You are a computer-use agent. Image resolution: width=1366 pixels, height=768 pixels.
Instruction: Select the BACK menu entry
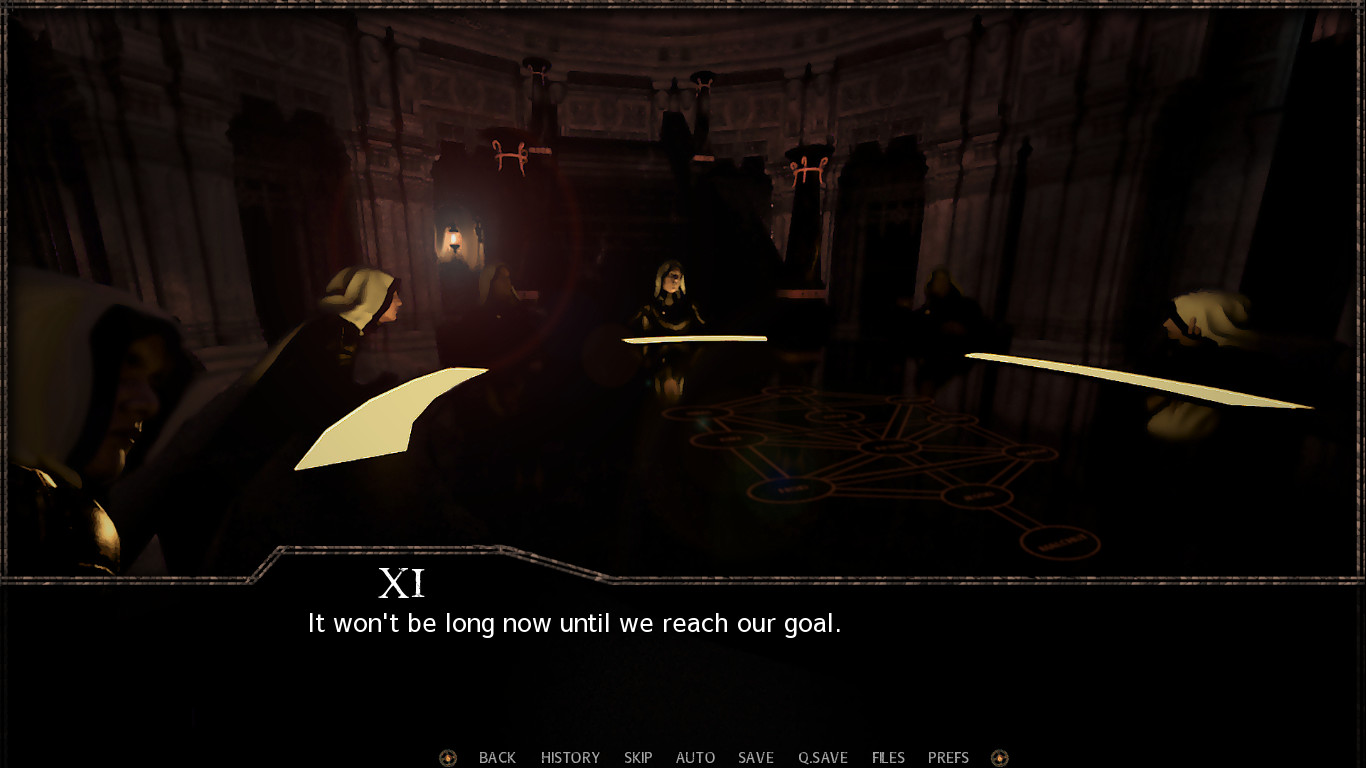(x=497, y=757)
